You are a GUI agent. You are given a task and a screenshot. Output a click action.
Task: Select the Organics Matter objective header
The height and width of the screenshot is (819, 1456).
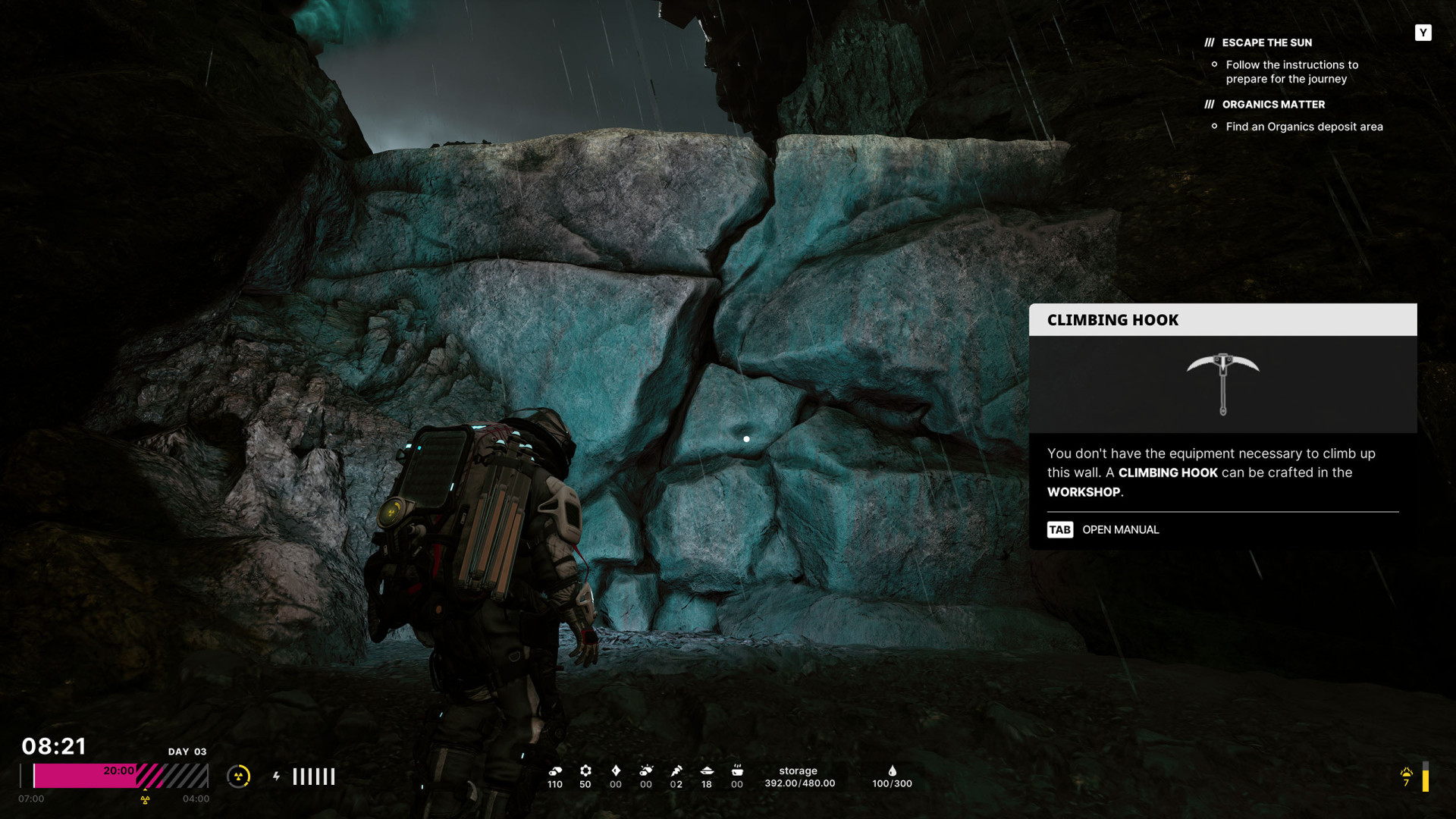coord(1272,105)
